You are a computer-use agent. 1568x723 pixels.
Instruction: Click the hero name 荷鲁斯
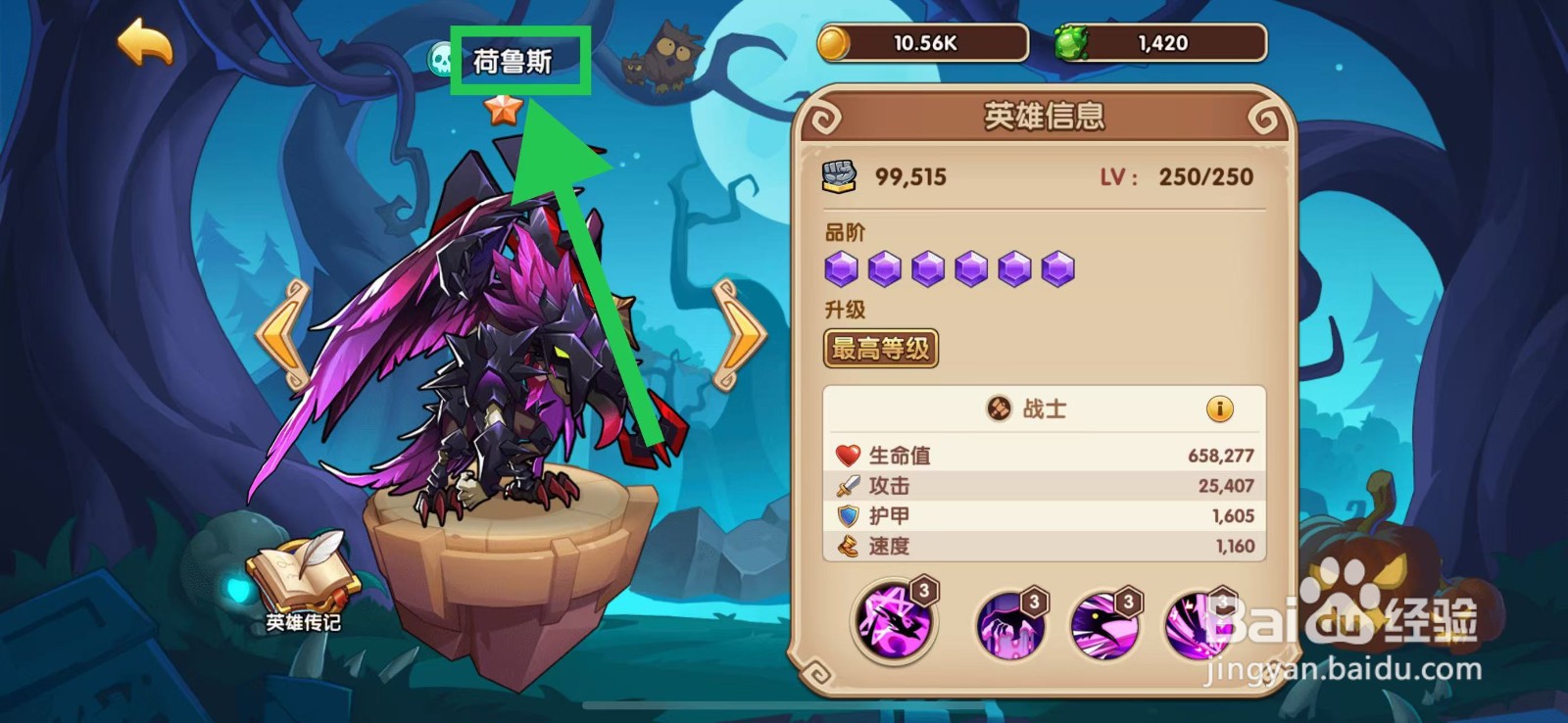pos(516,59)
